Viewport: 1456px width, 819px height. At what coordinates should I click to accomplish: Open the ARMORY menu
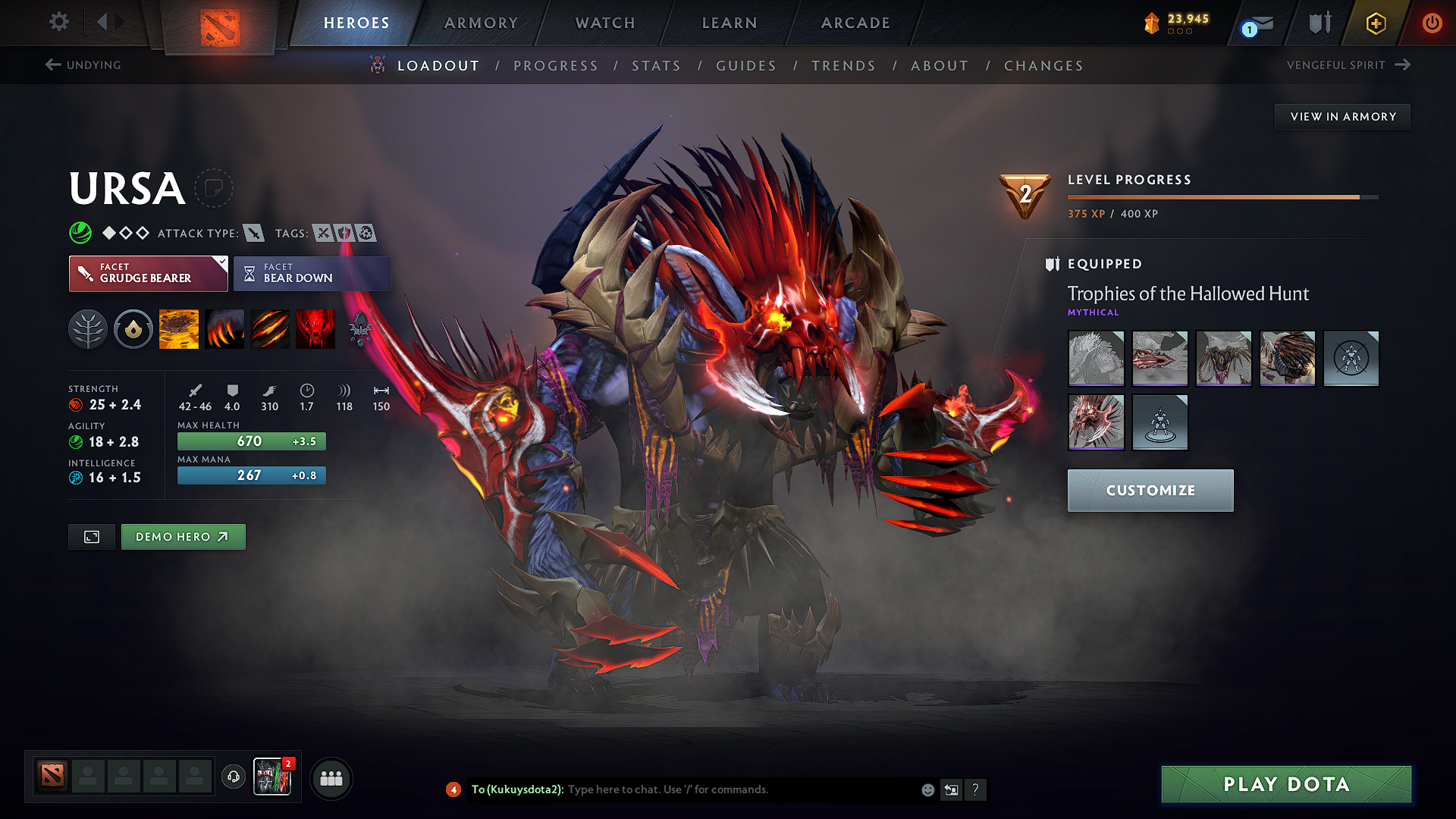pyautogui.click(x=480, y=23)
